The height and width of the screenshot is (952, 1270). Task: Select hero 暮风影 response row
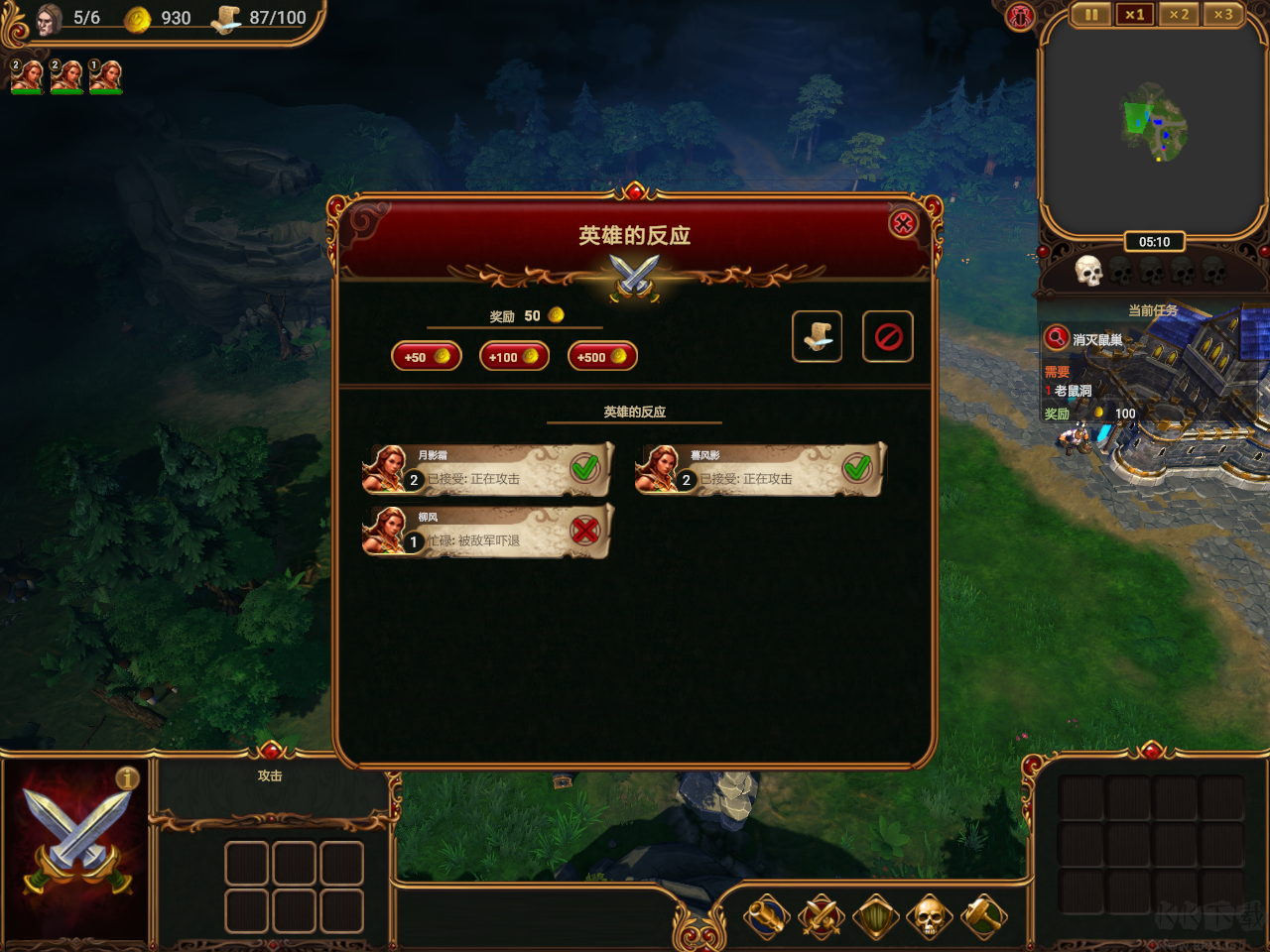pyautogui.click(x=759, y=470)
